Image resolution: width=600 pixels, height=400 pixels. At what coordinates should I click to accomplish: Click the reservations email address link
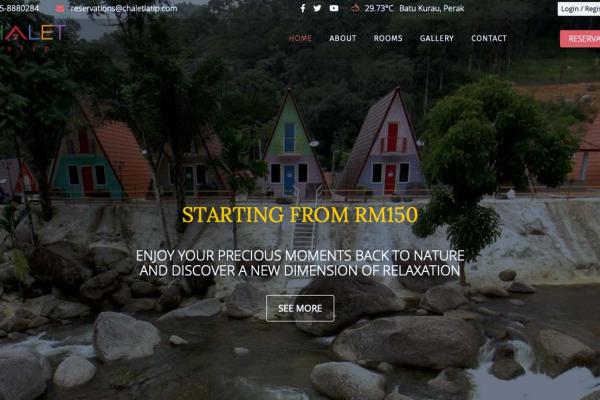123,8
